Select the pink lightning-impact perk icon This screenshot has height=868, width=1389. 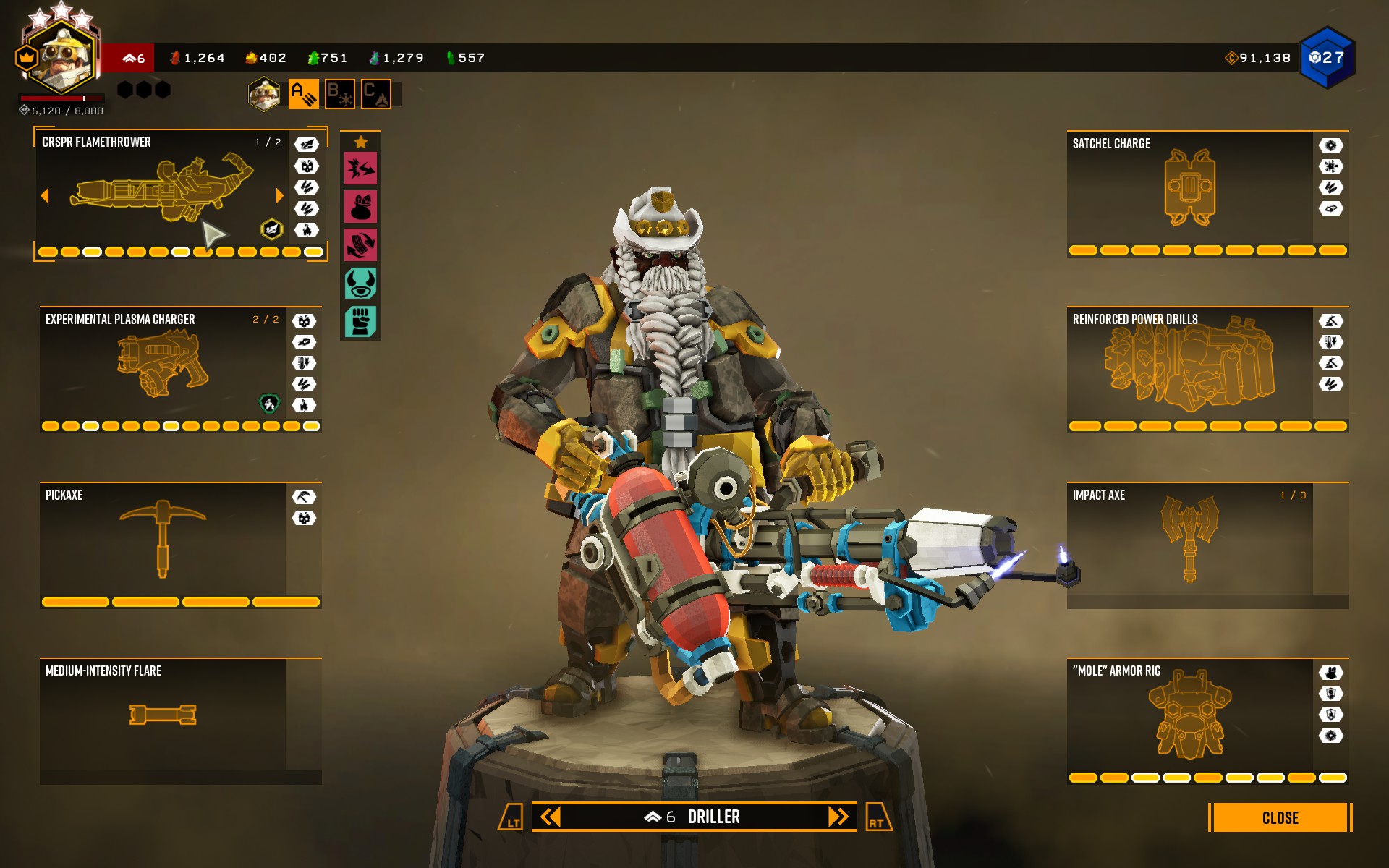(x=362, y=167)
